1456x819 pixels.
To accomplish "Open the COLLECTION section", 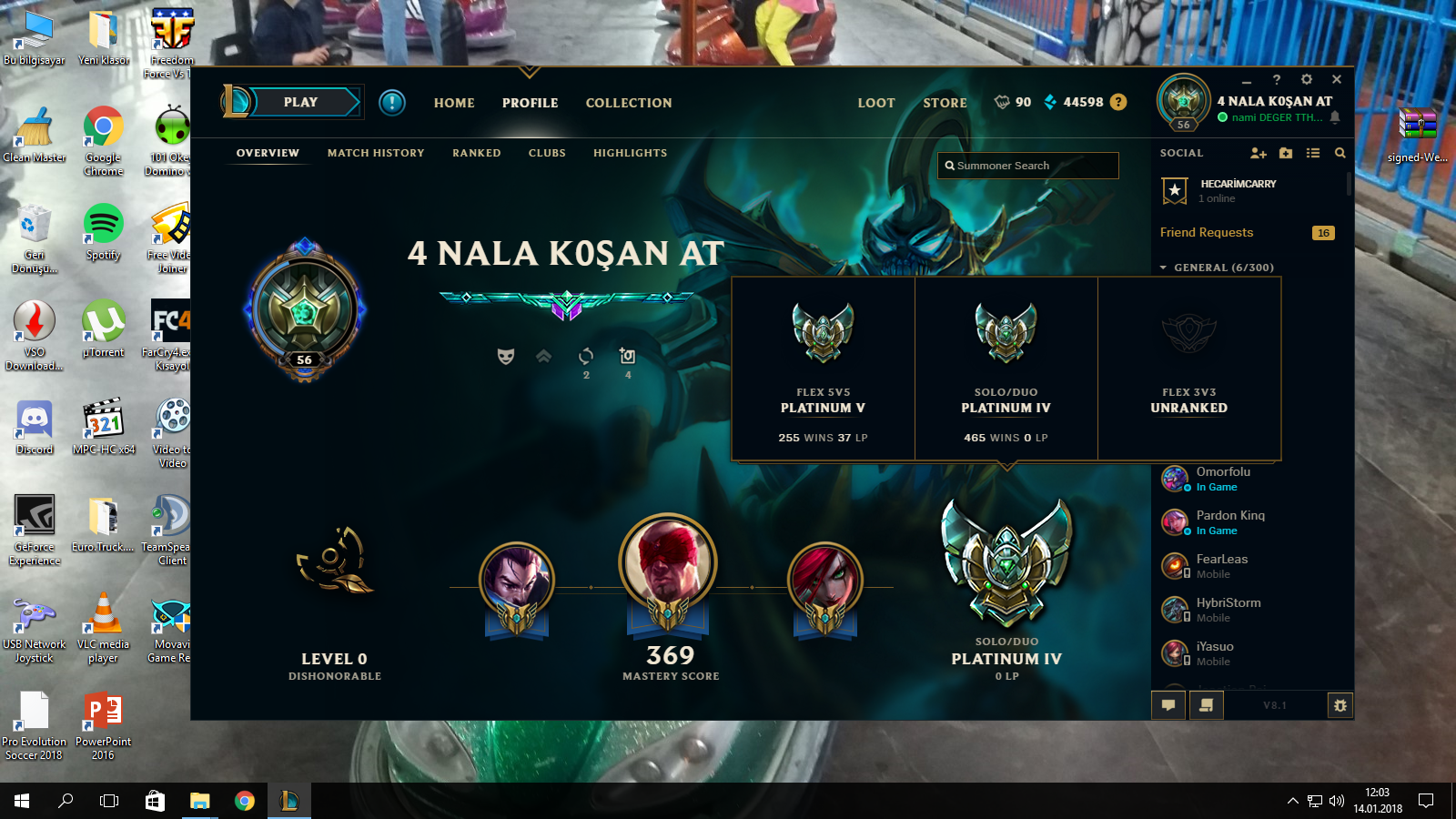I will pos(629,103).
